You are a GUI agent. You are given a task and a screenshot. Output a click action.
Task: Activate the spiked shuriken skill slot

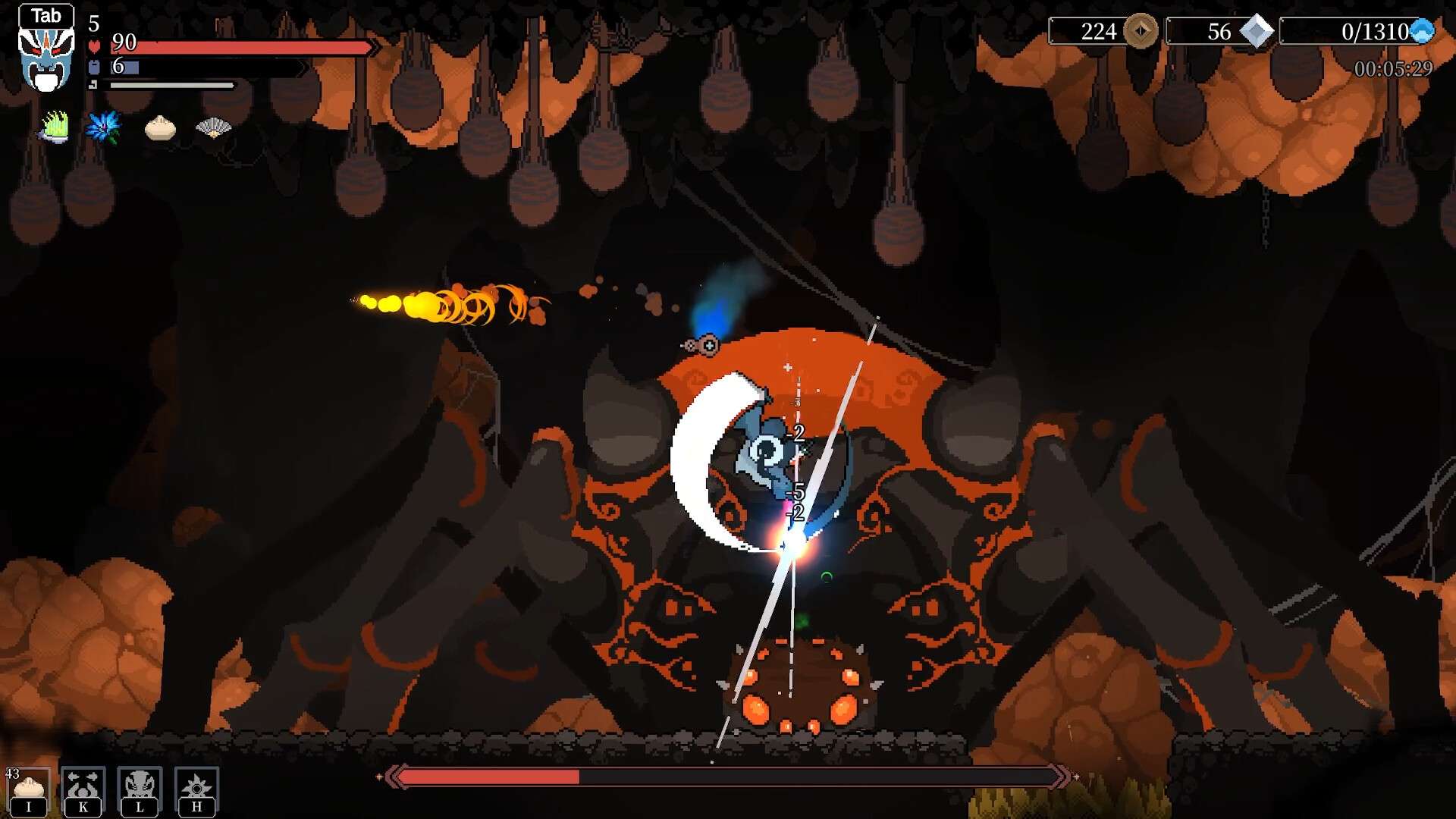[197, 790]
